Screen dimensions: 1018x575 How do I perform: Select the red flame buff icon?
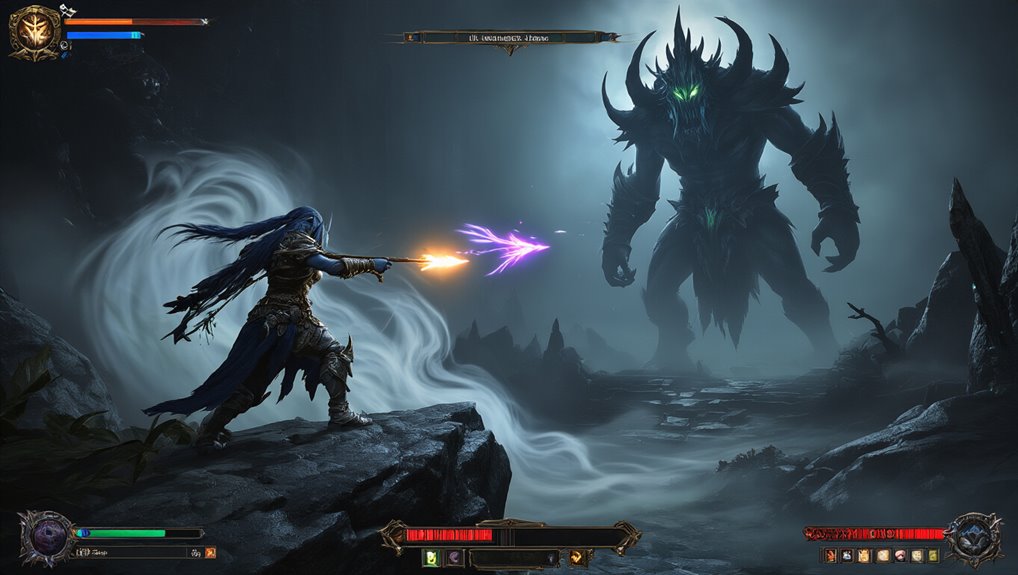[829, 556]
